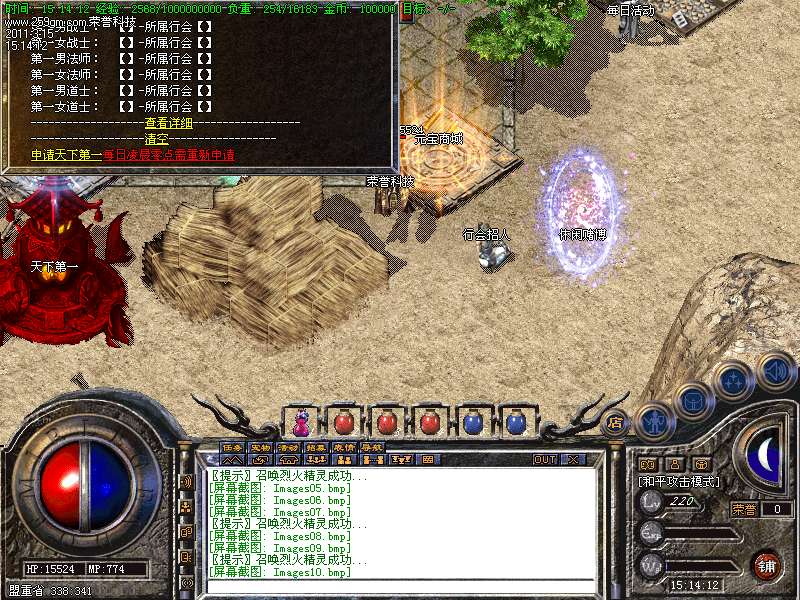Image resolution: width=800 pixels, height=600 pixels.
Task: Click the 清空 clear link
Action: [157, 139]
